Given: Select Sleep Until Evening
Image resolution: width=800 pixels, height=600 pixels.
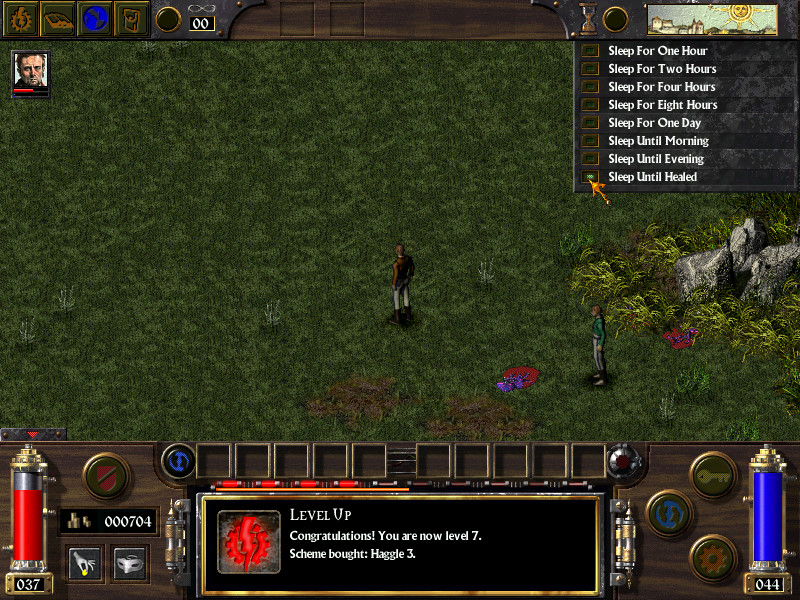Looking at the screenshot, I should click(656, 159).
